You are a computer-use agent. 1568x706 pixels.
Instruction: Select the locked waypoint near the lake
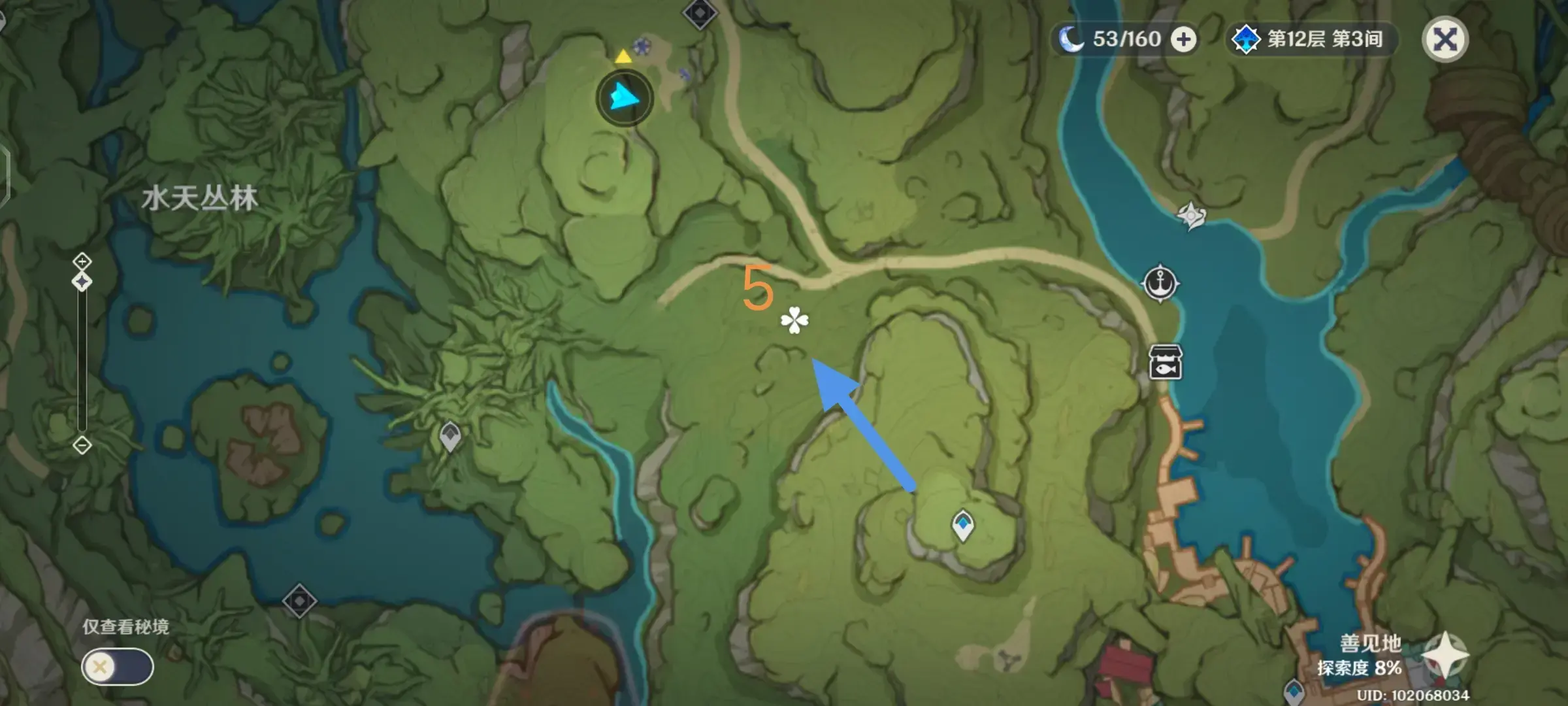(x=450, y=436)
